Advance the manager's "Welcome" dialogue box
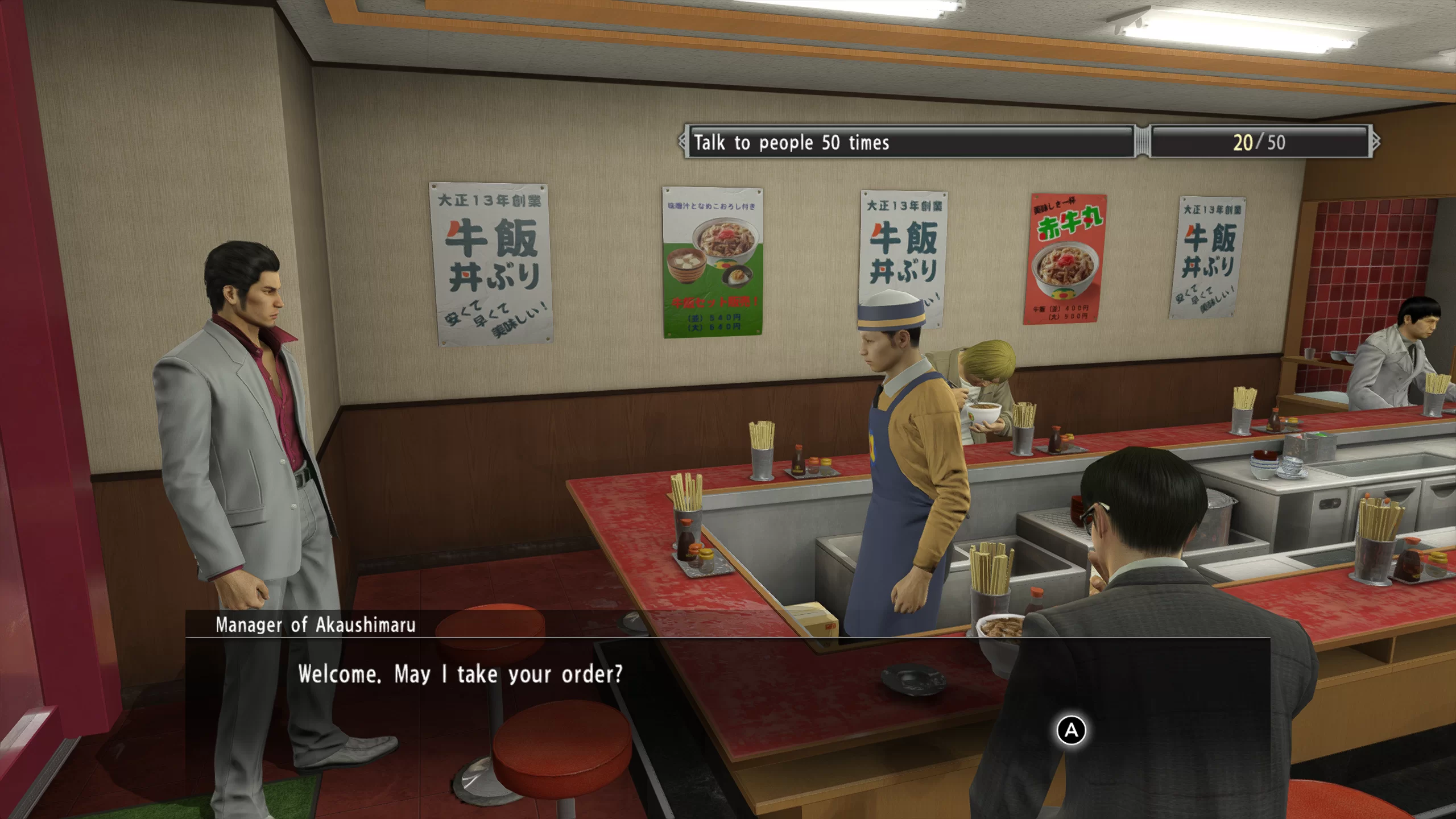The height and width of the screenshot is (819, 1456). pos(1071,730)
